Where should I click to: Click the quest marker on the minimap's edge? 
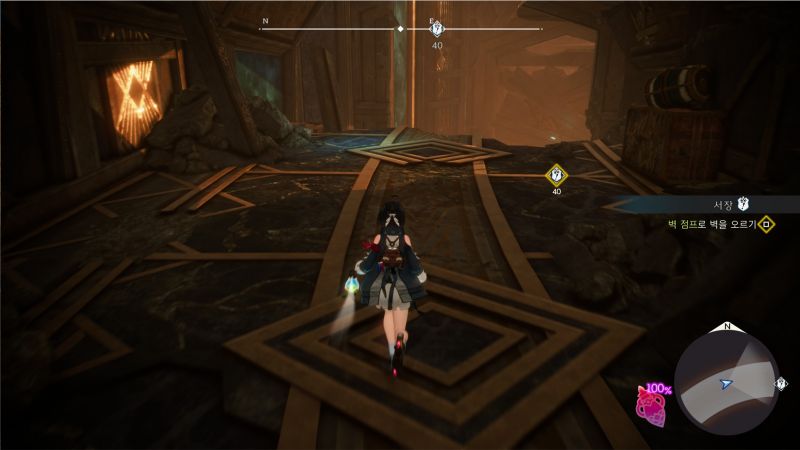[x=780, y=383]
